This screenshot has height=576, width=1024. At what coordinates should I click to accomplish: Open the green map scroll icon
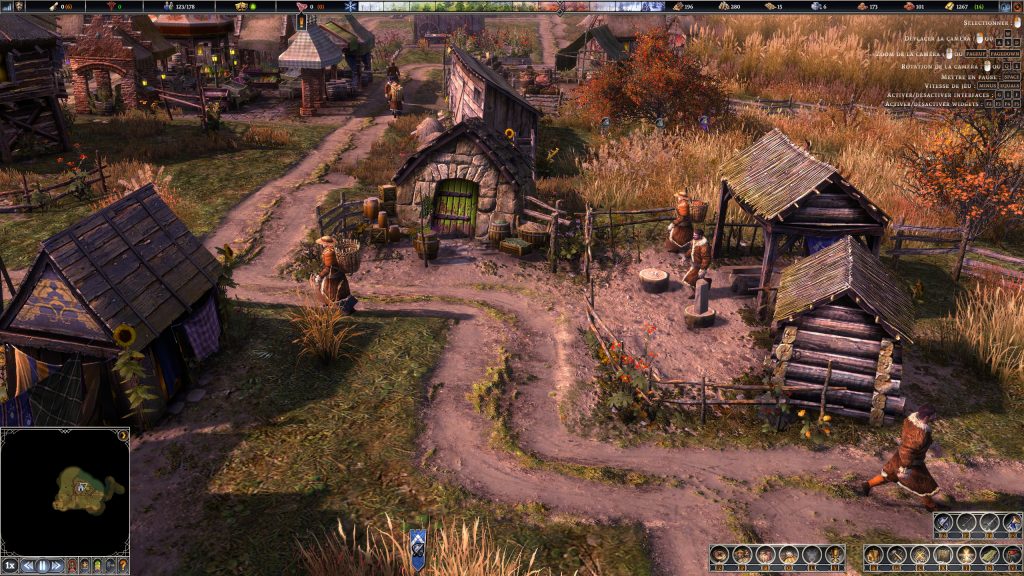point(988,554)
